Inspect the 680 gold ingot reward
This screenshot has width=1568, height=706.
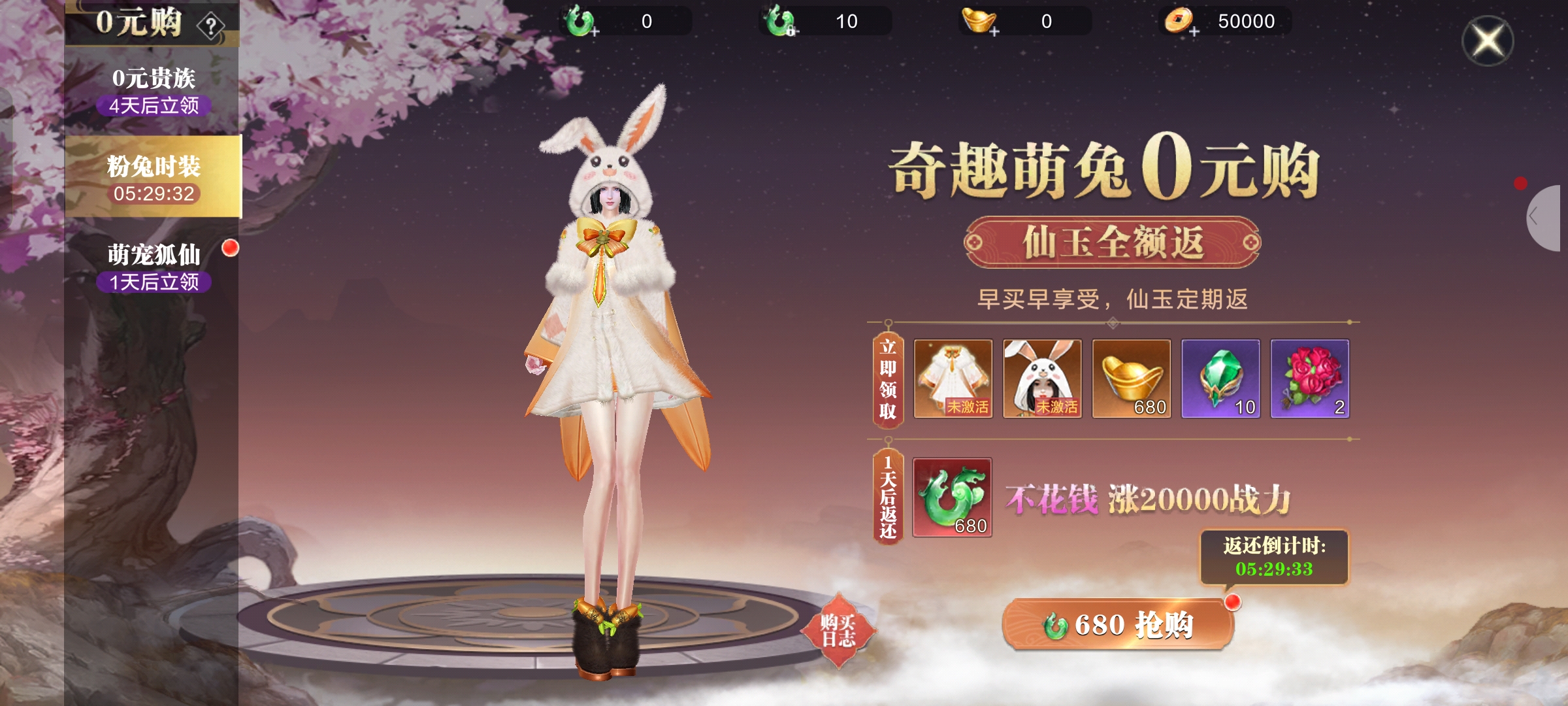tap(1131, 378)
